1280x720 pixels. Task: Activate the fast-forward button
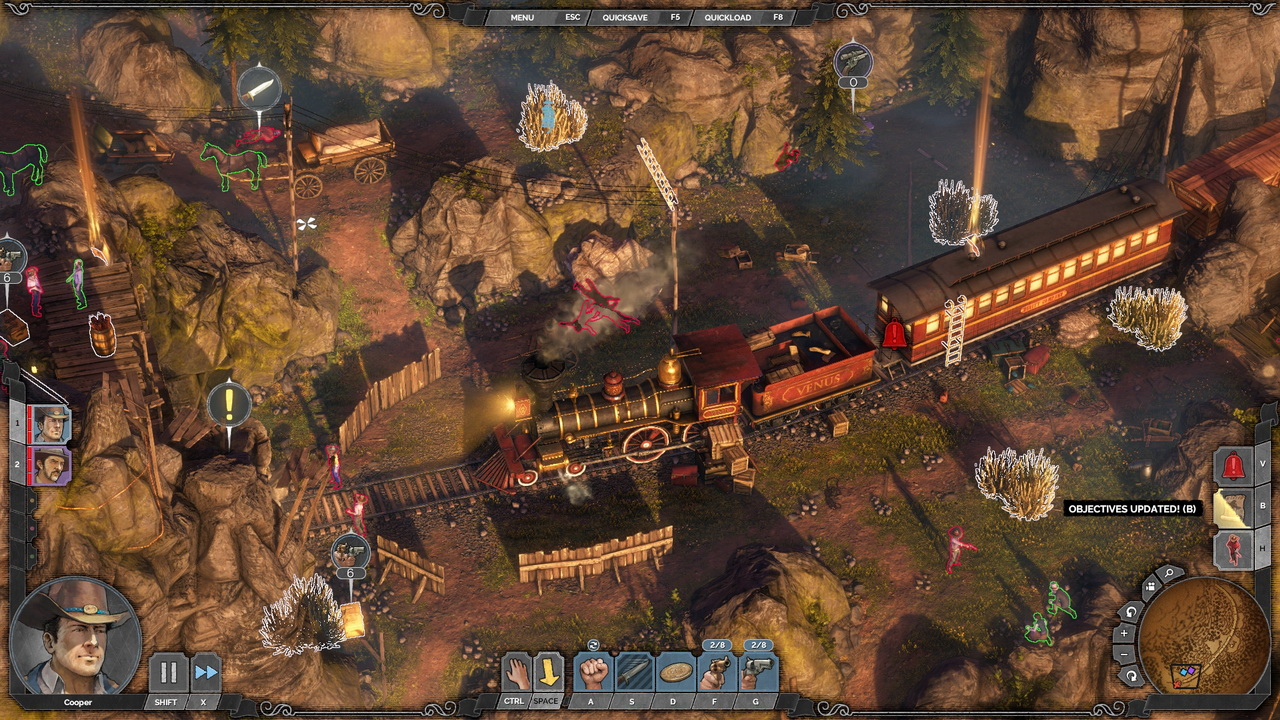point(206,672)
